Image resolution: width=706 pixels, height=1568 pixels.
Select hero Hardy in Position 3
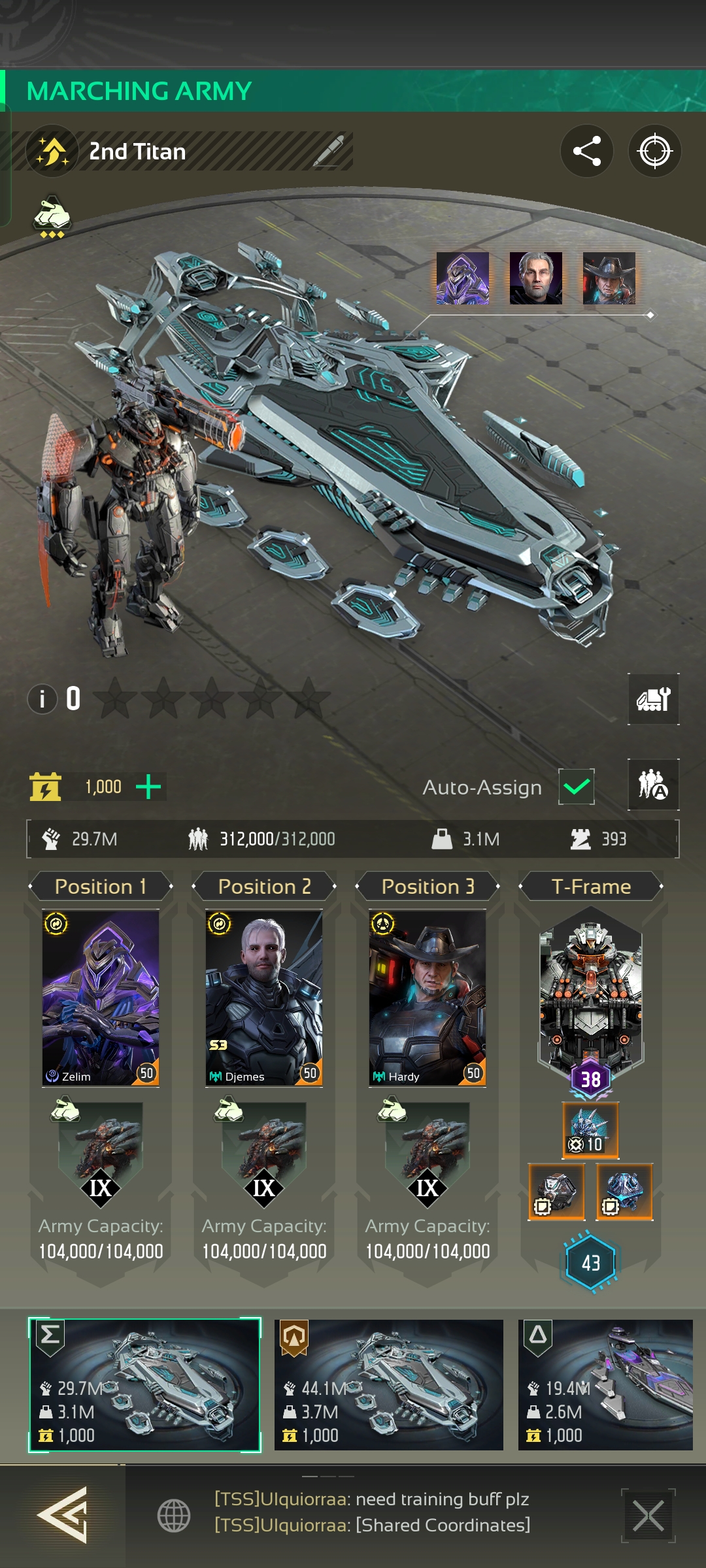428,998
